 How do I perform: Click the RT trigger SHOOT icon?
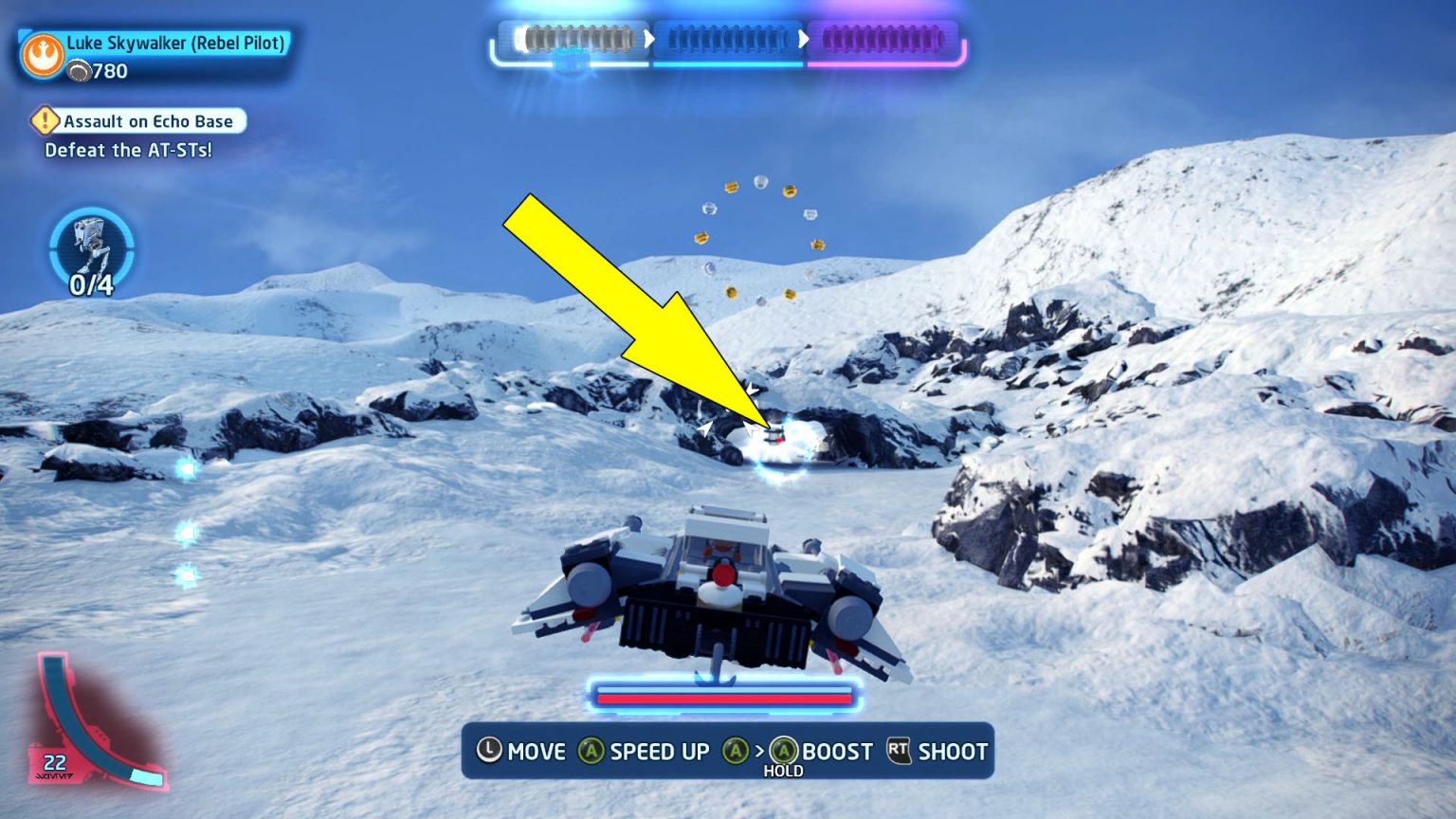(x=897, y=752)
